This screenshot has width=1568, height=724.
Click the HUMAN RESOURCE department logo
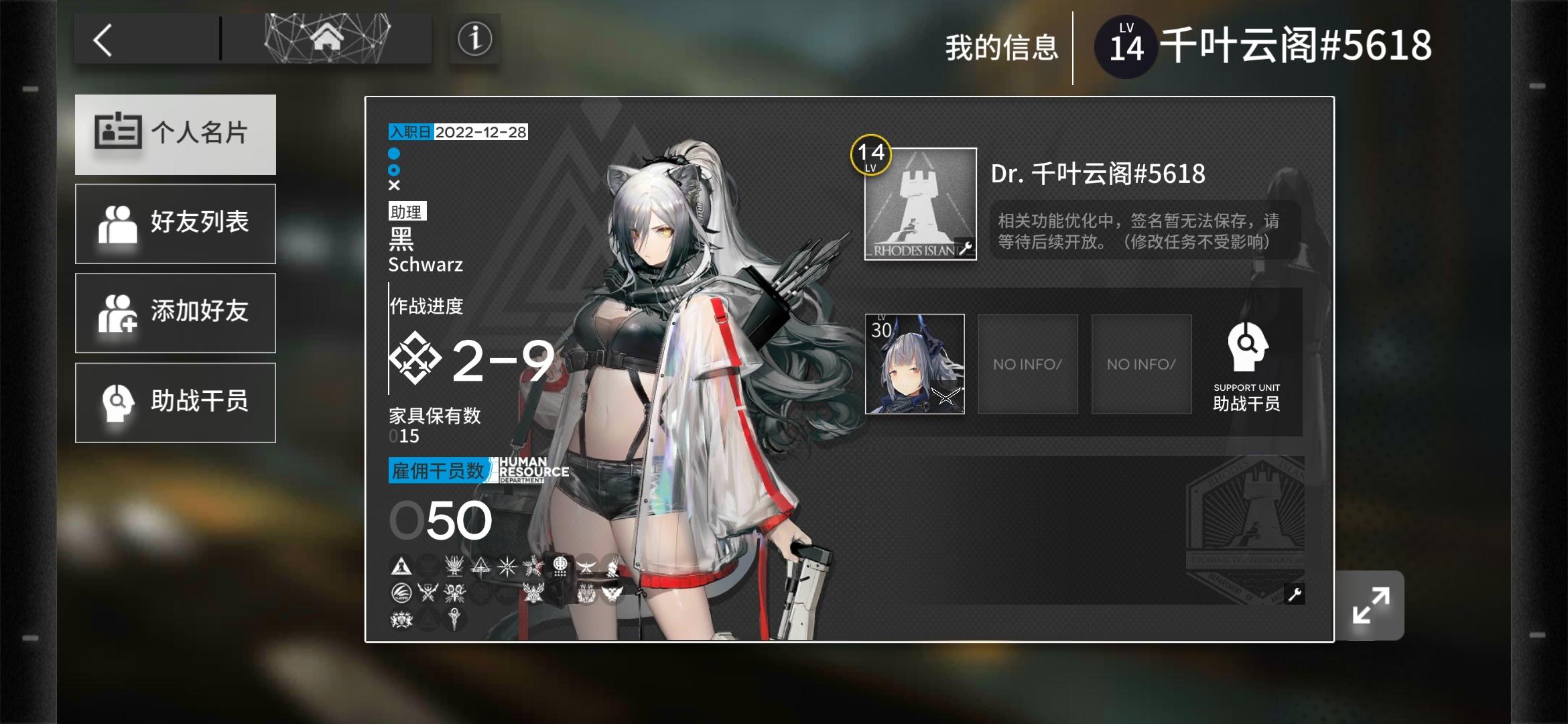point(529,470)
